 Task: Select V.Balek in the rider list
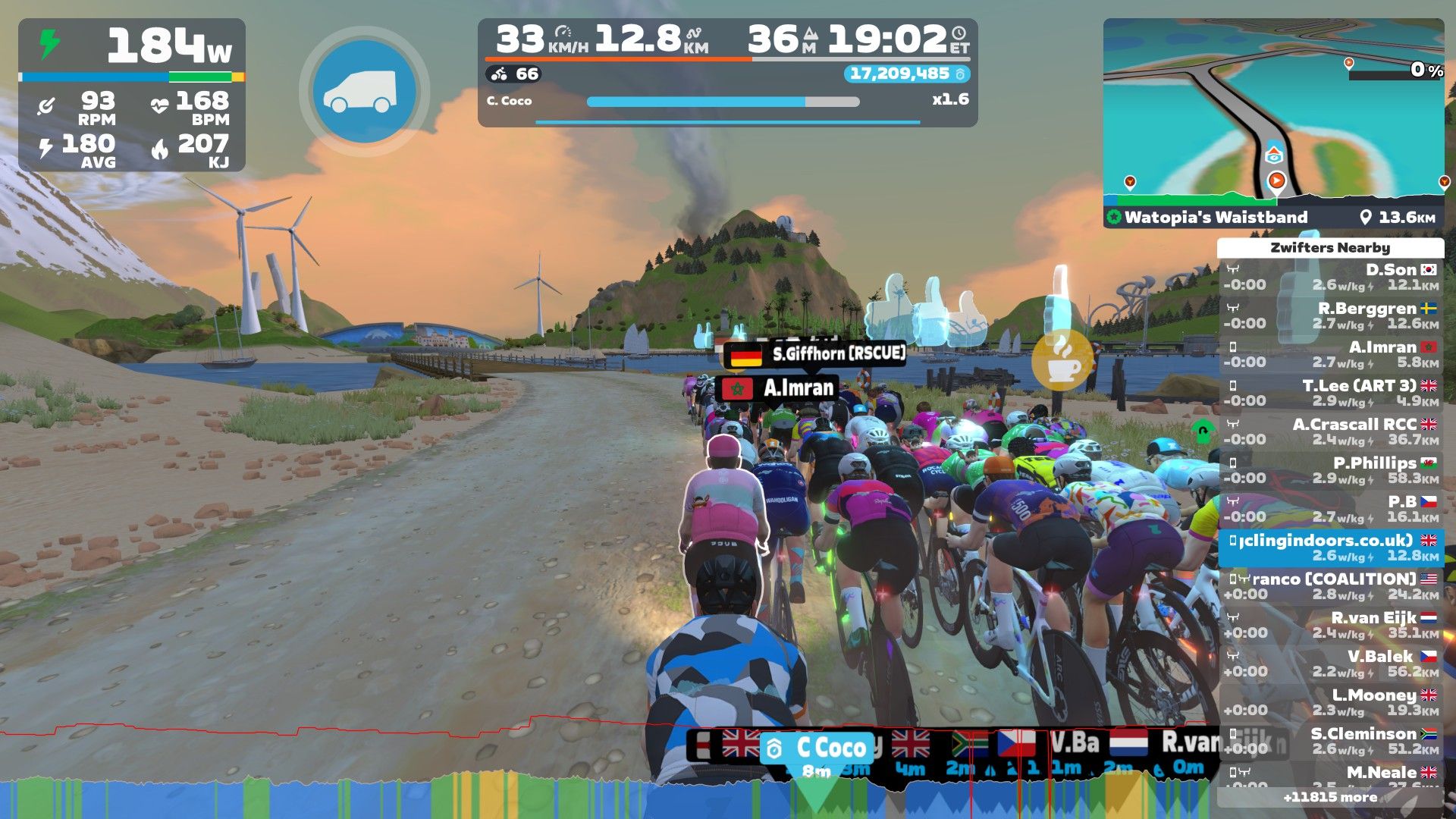point(1331,664)
